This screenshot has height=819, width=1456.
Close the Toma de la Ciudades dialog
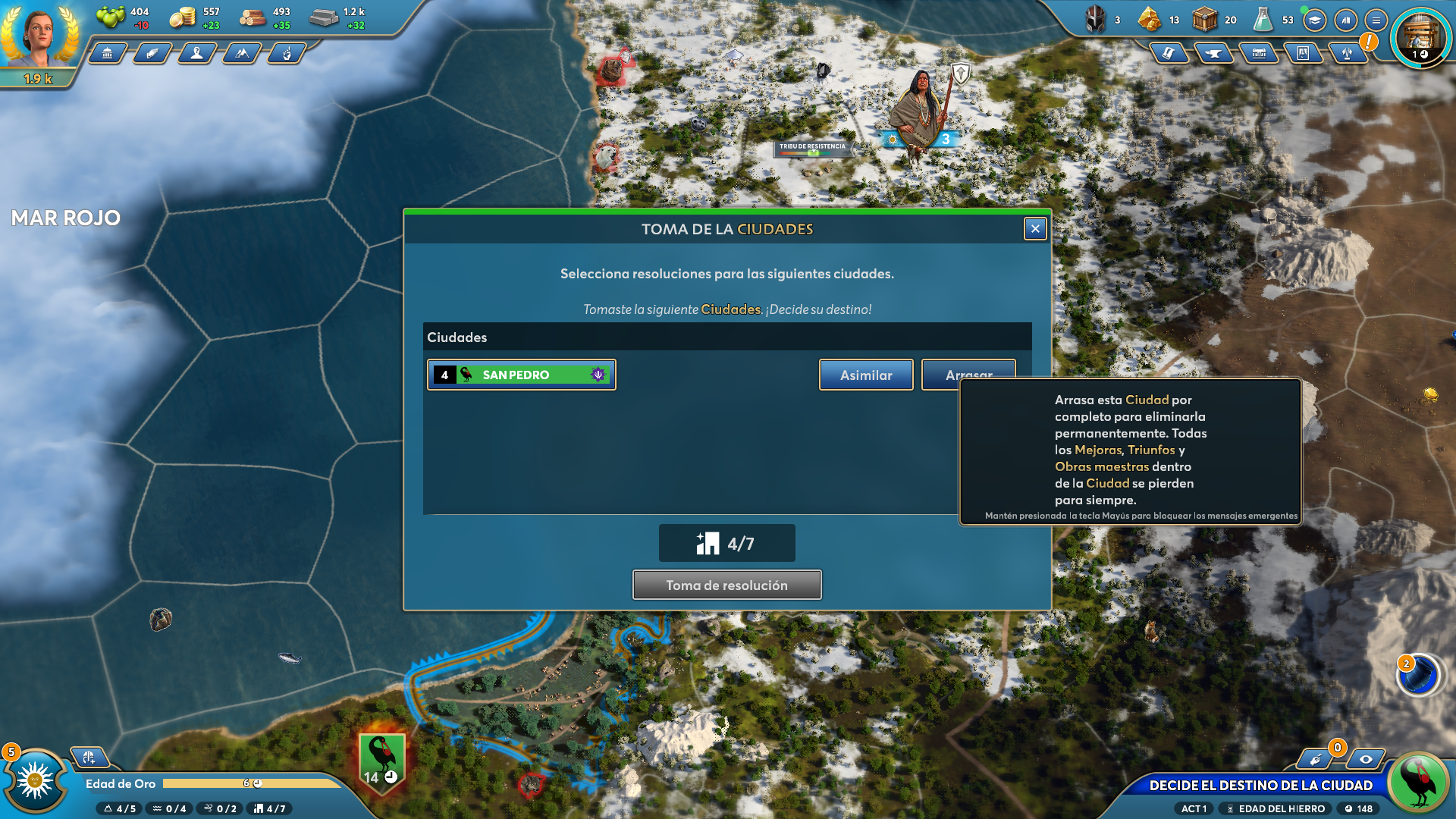point(1035,229)
